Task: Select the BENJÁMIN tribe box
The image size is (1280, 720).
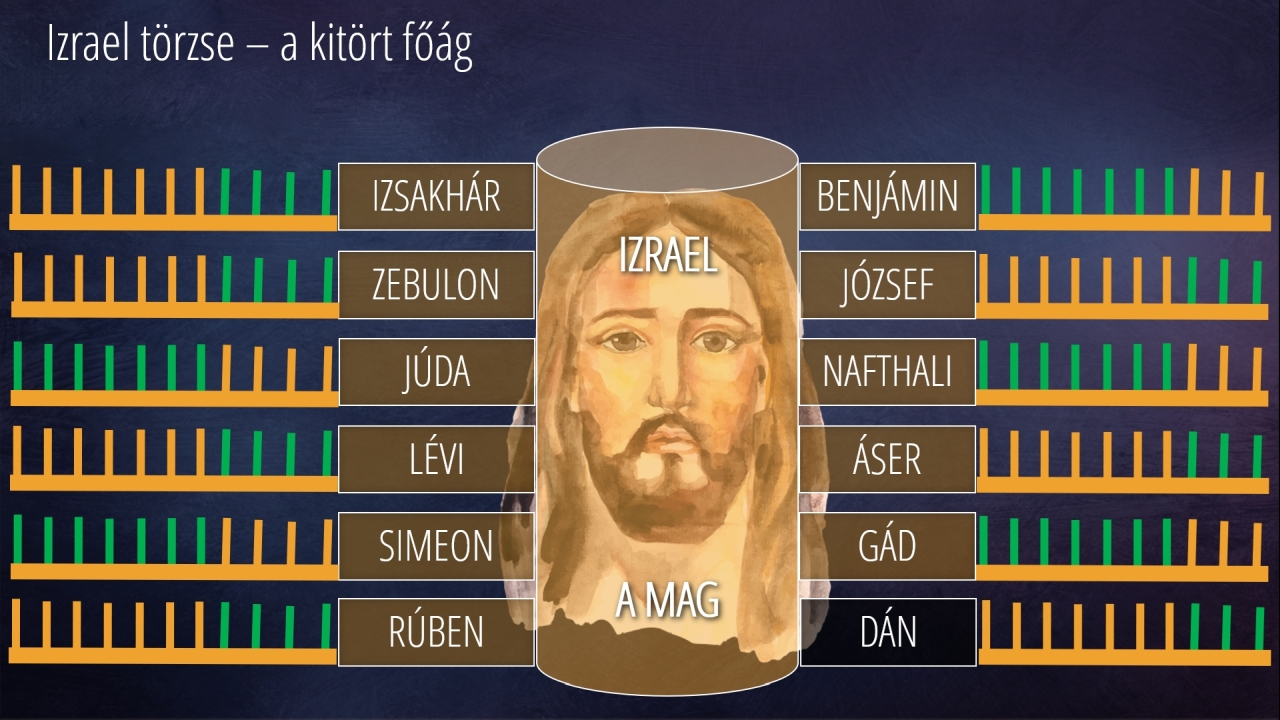Action: (887, 197)
